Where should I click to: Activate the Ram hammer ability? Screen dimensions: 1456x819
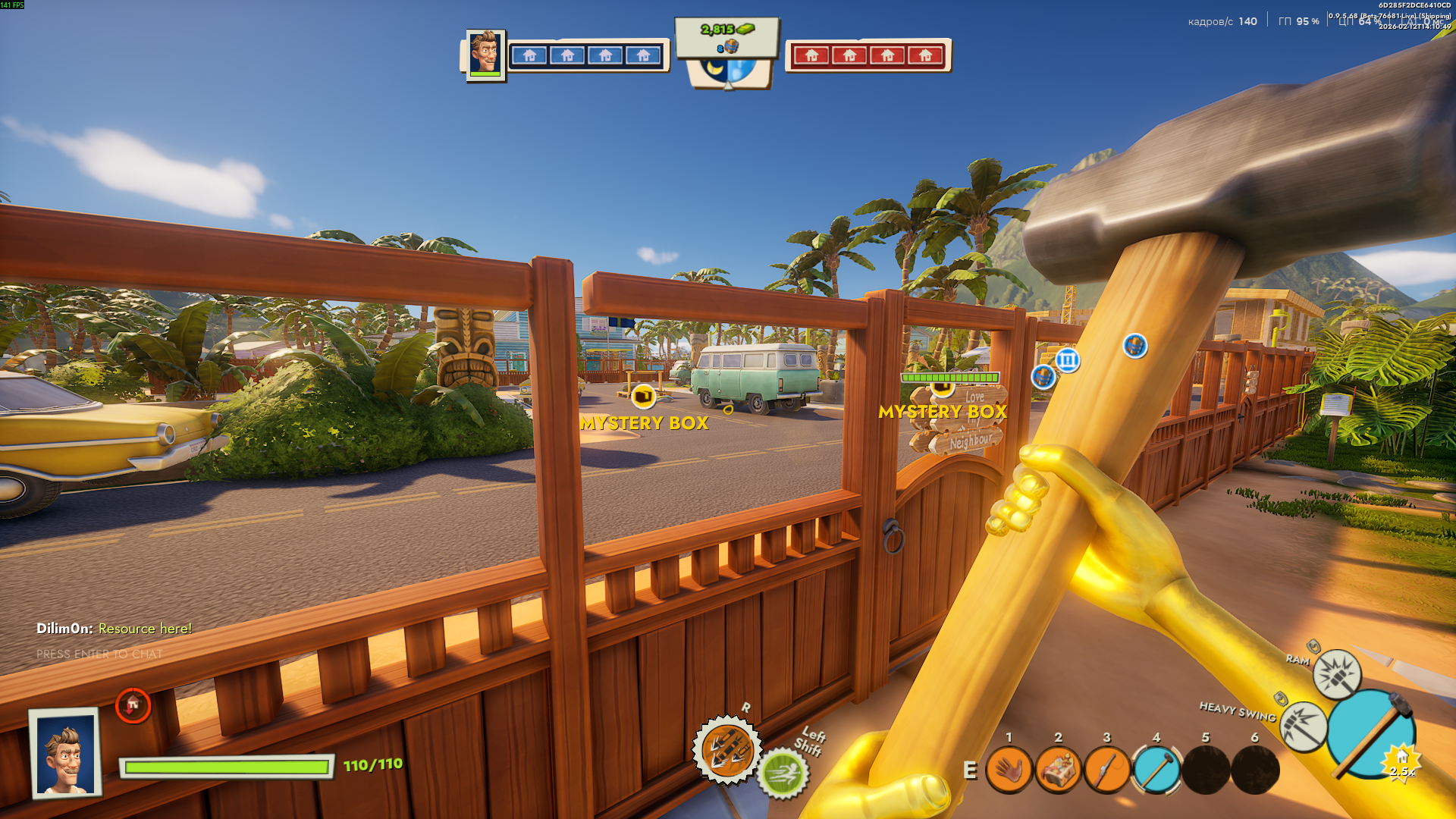(x=1336, y=673)
